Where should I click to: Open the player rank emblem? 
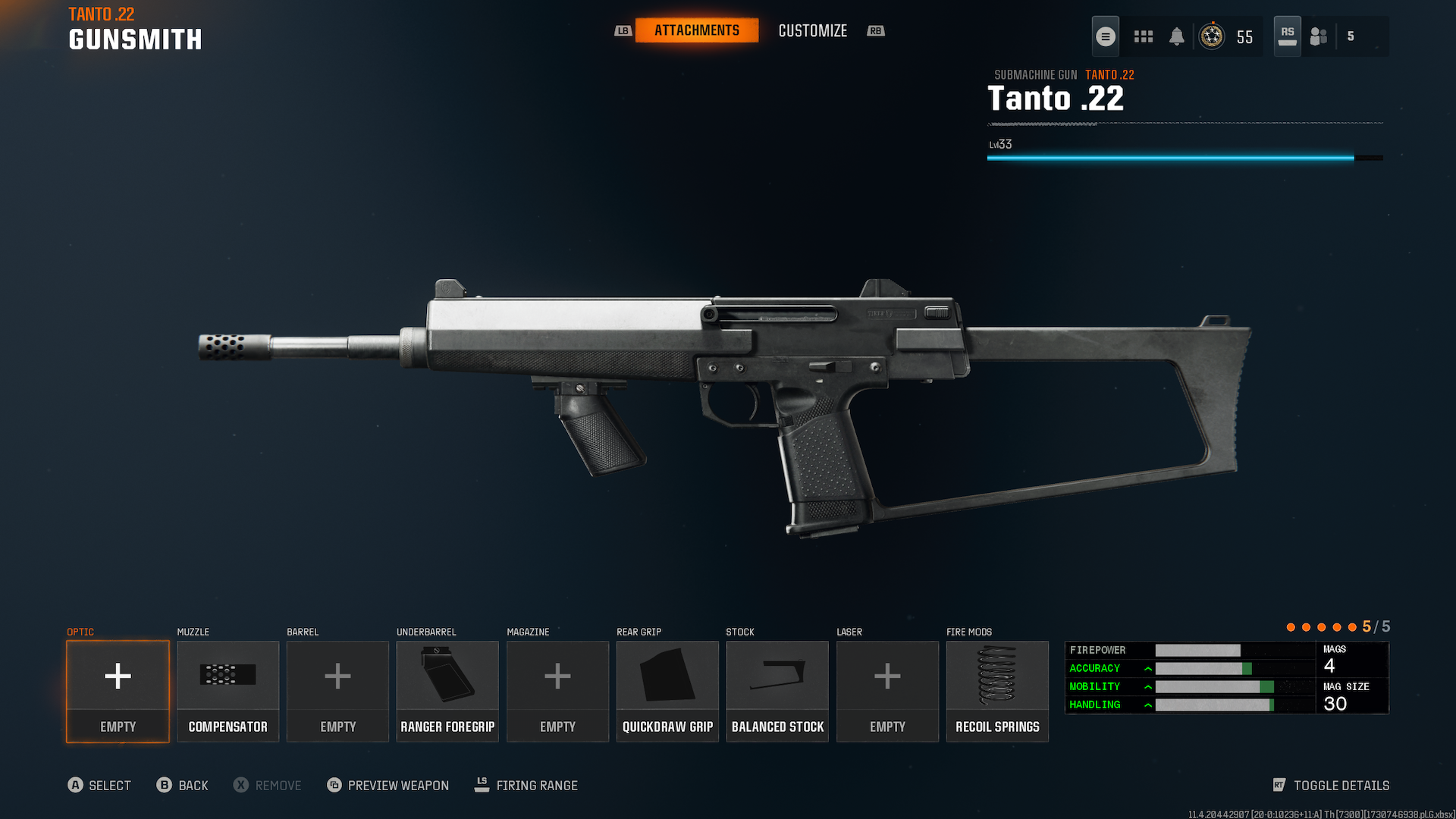point(1212,36)
